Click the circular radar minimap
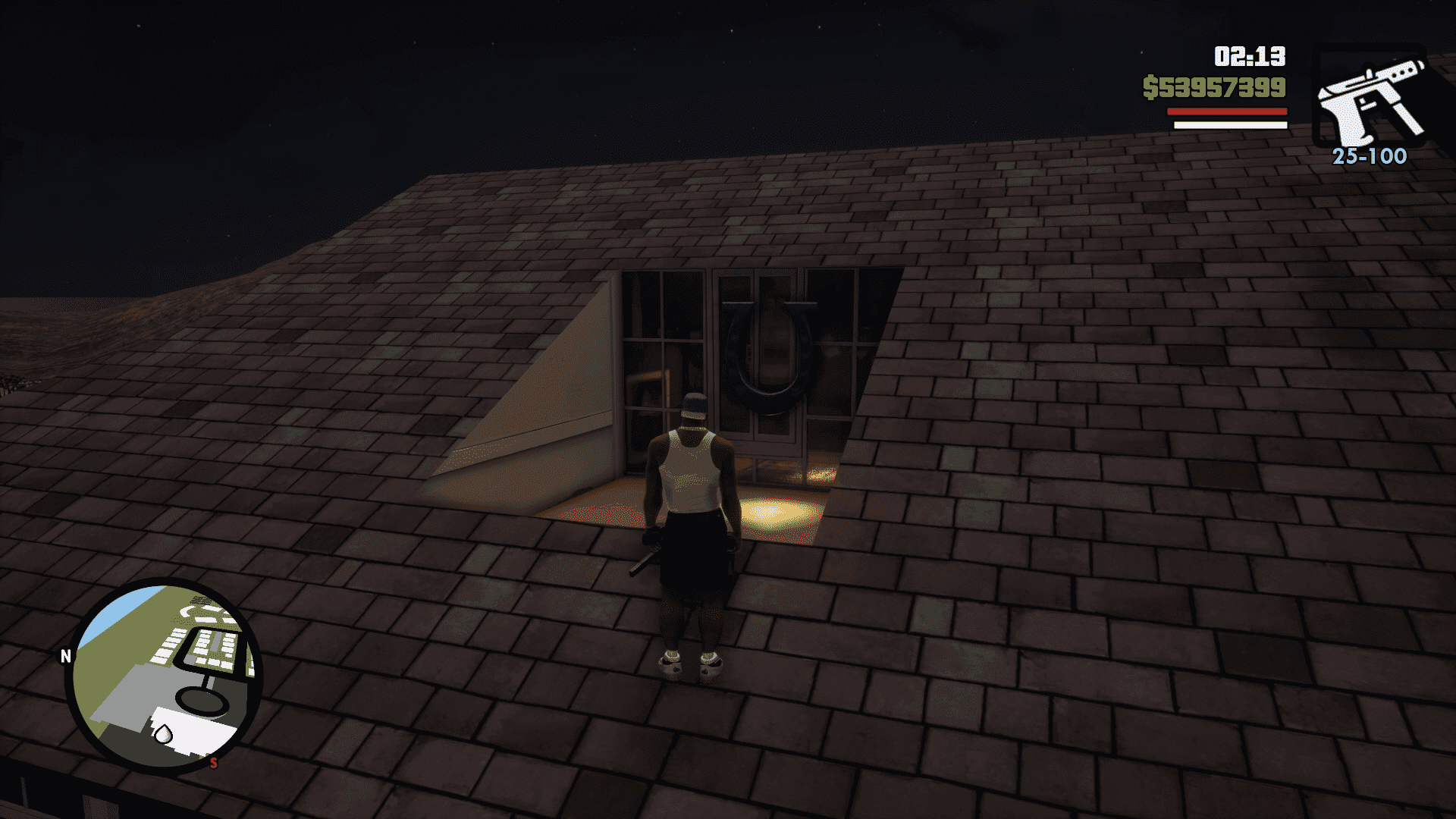The height and width of the screenshot is (819, 1456). pyautogui.click(x=164, y=676)
